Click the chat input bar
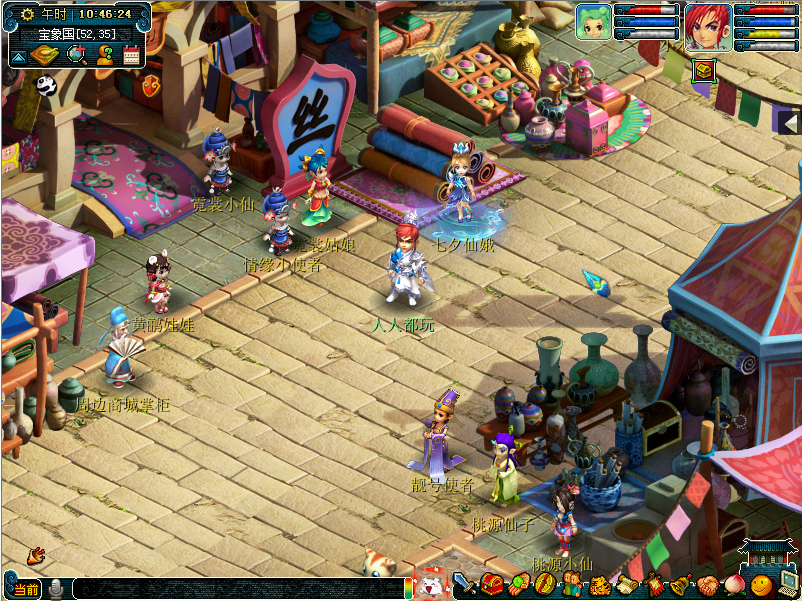The width and height of the screenshot is (802, 601). (238, 589)
